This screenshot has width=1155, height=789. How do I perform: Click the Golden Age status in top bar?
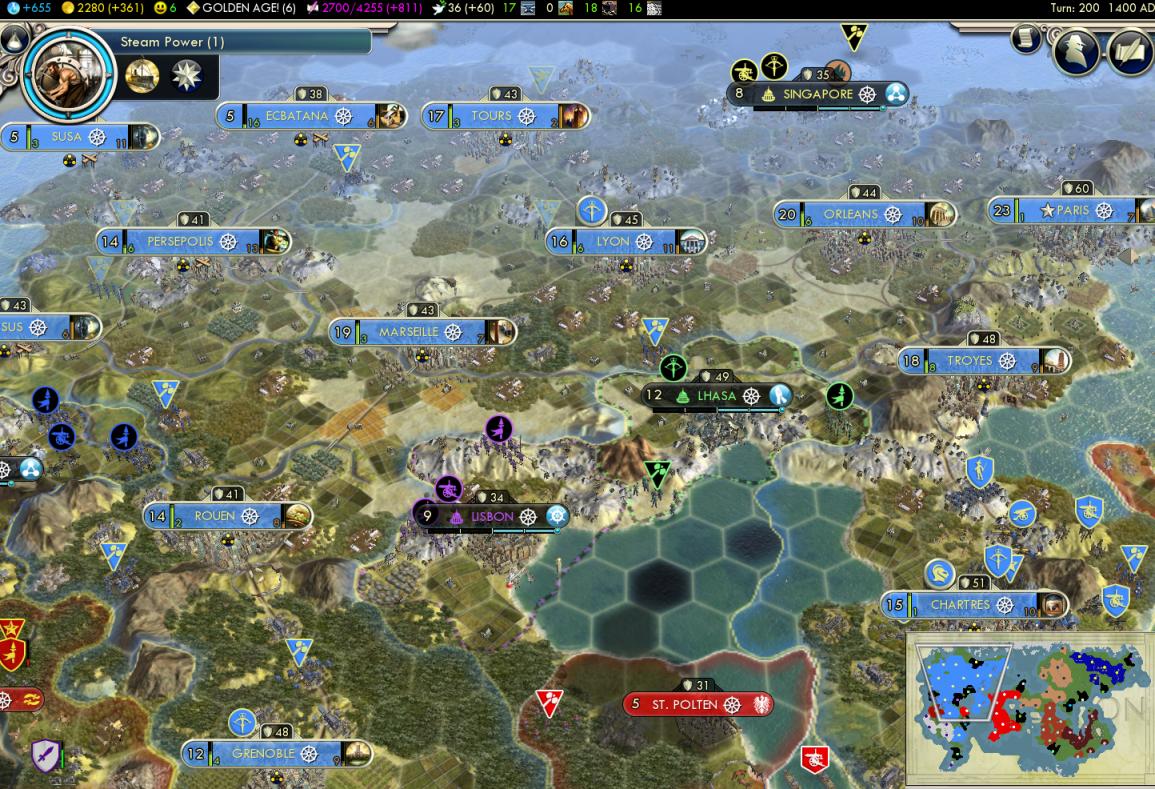[240, 8]
